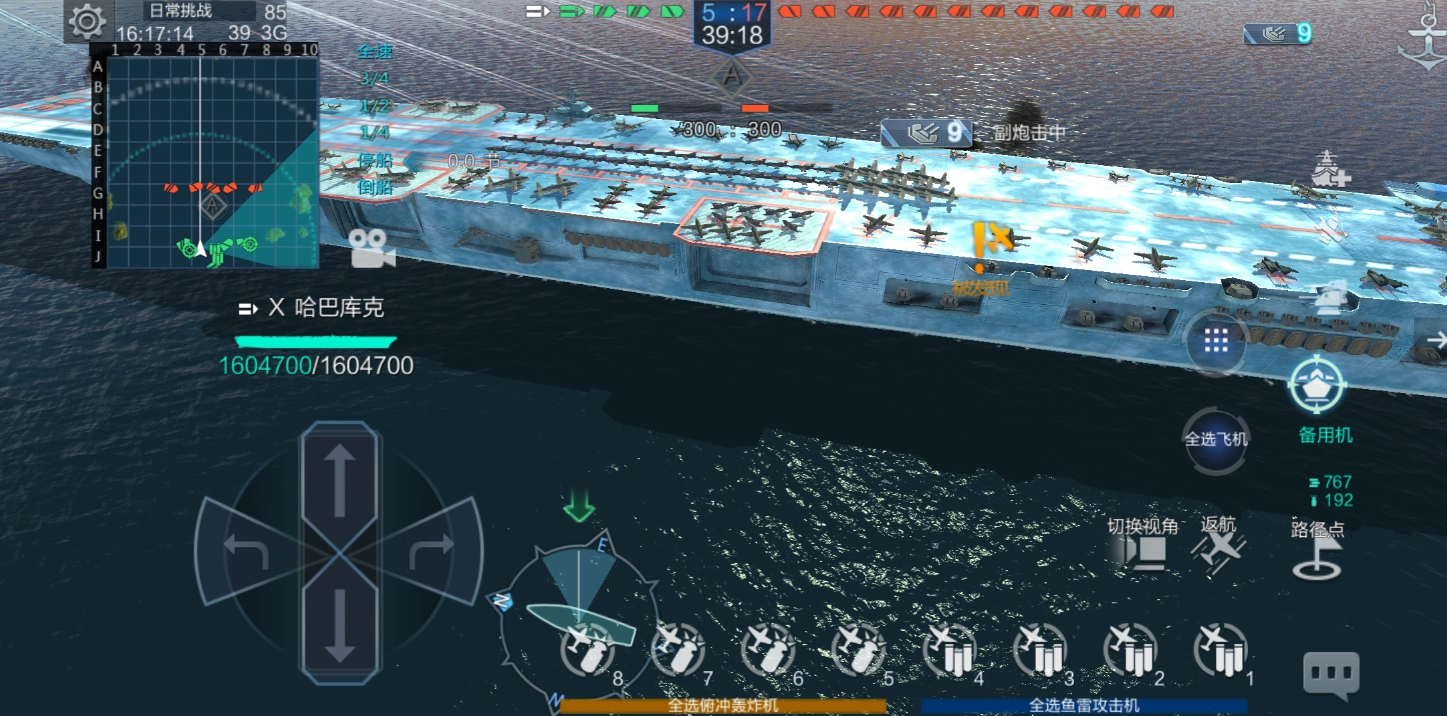The image size is (1447, 716).
Task: Open the gear settings menu
Action: pyautogui.click(x=87, y=20)
